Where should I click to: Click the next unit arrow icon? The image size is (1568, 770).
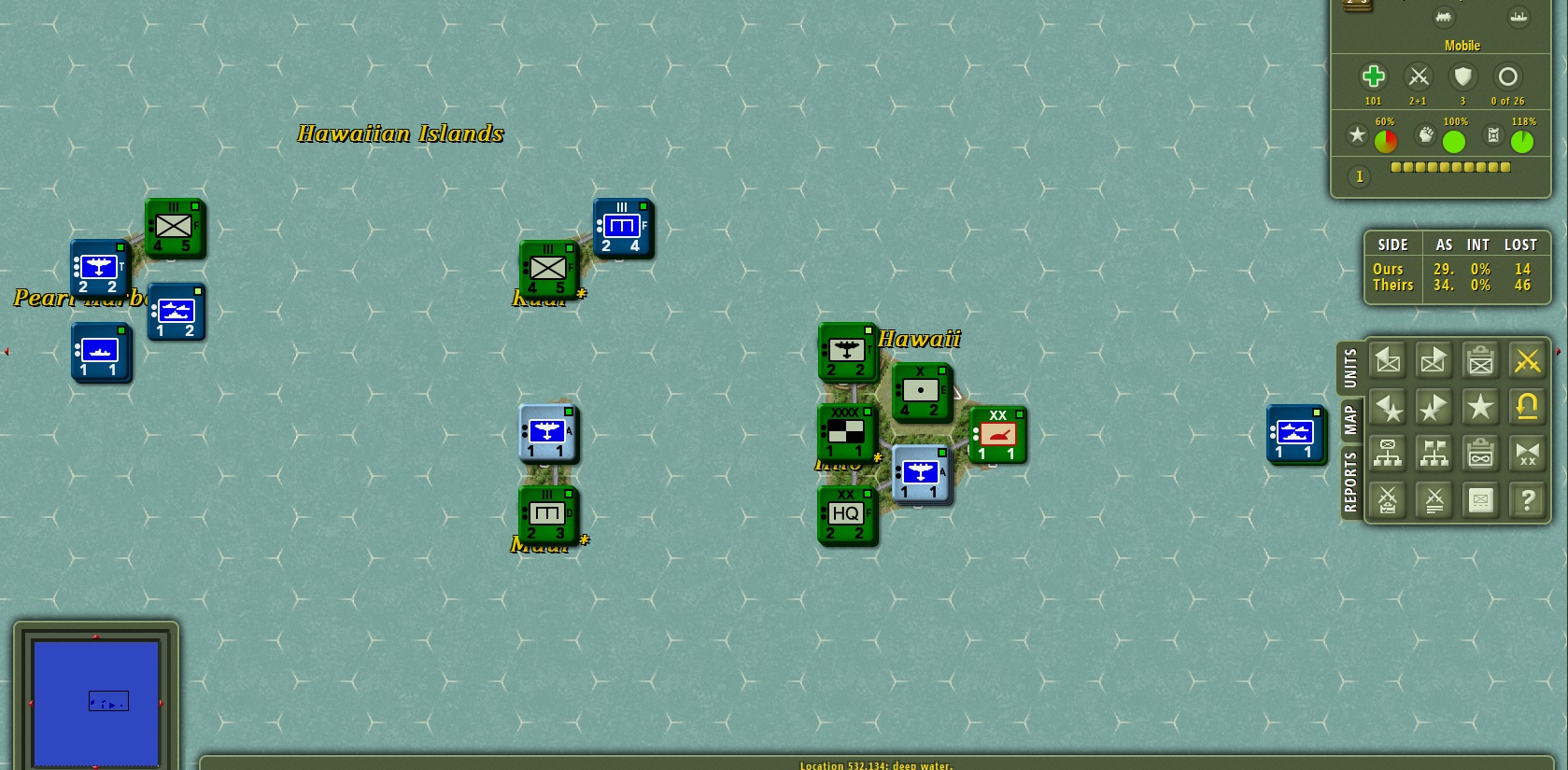[1433, 361]
